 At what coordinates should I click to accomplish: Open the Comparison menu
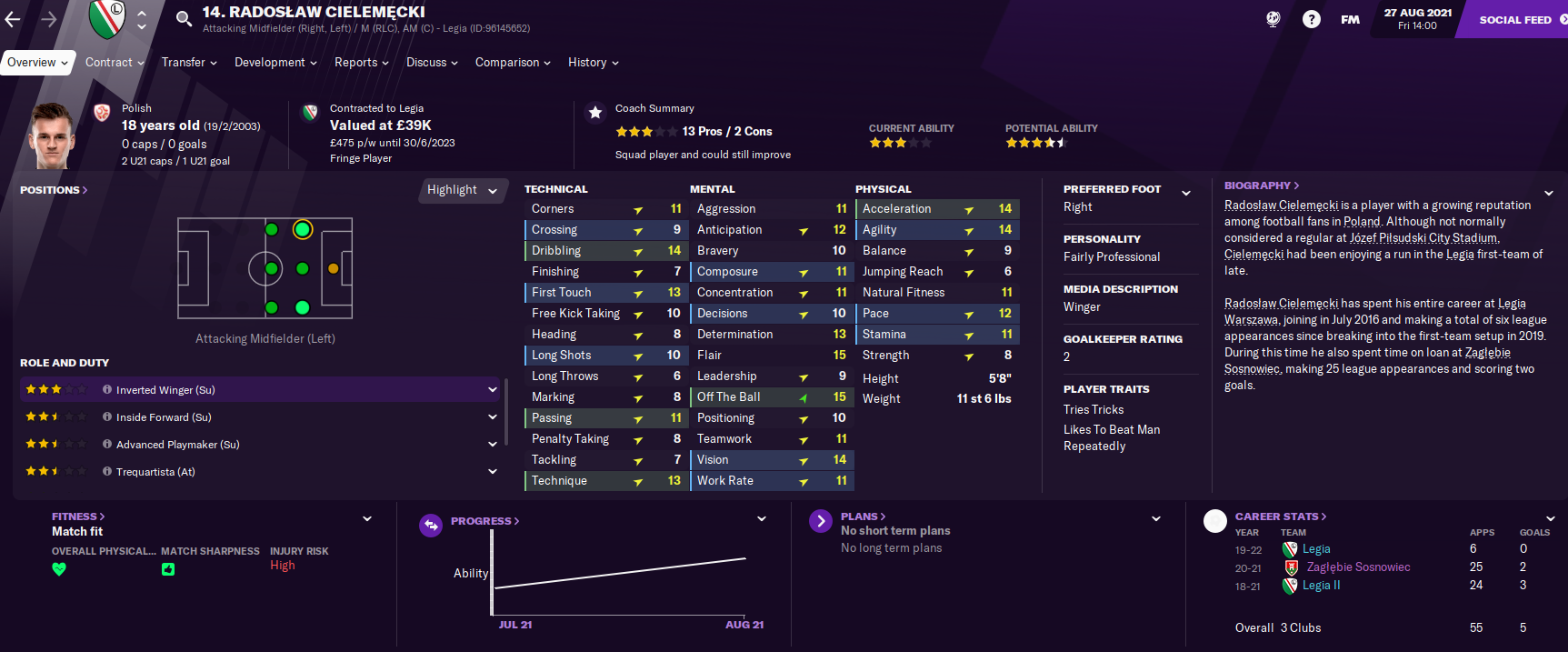point(513,63)
